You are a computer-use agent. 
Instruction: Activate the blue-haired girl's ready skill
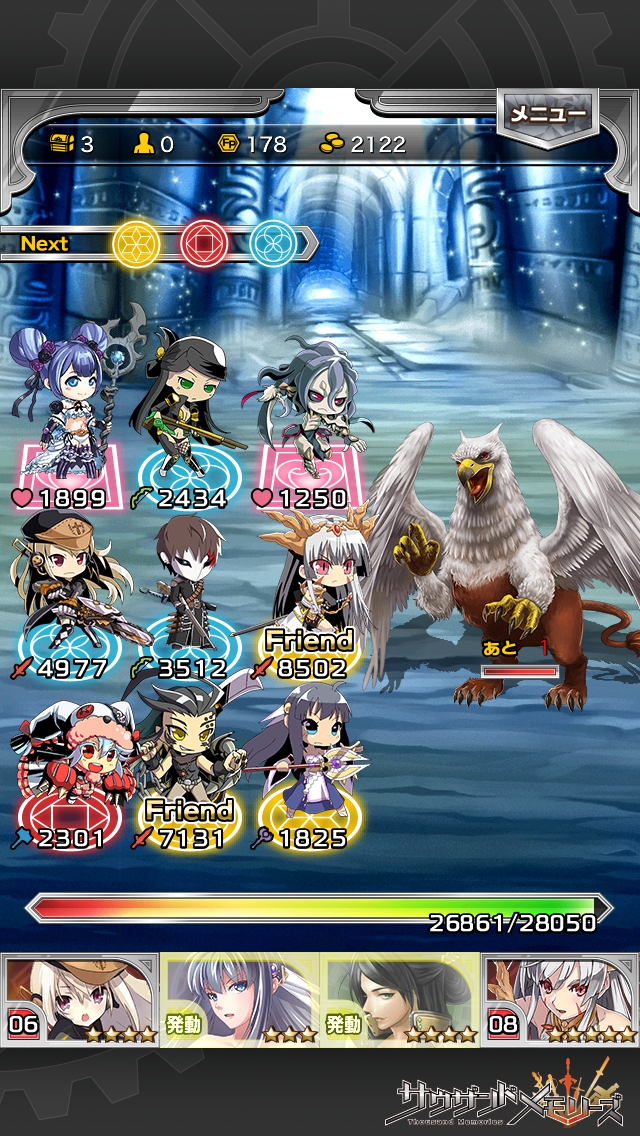[x=240, y=999]
